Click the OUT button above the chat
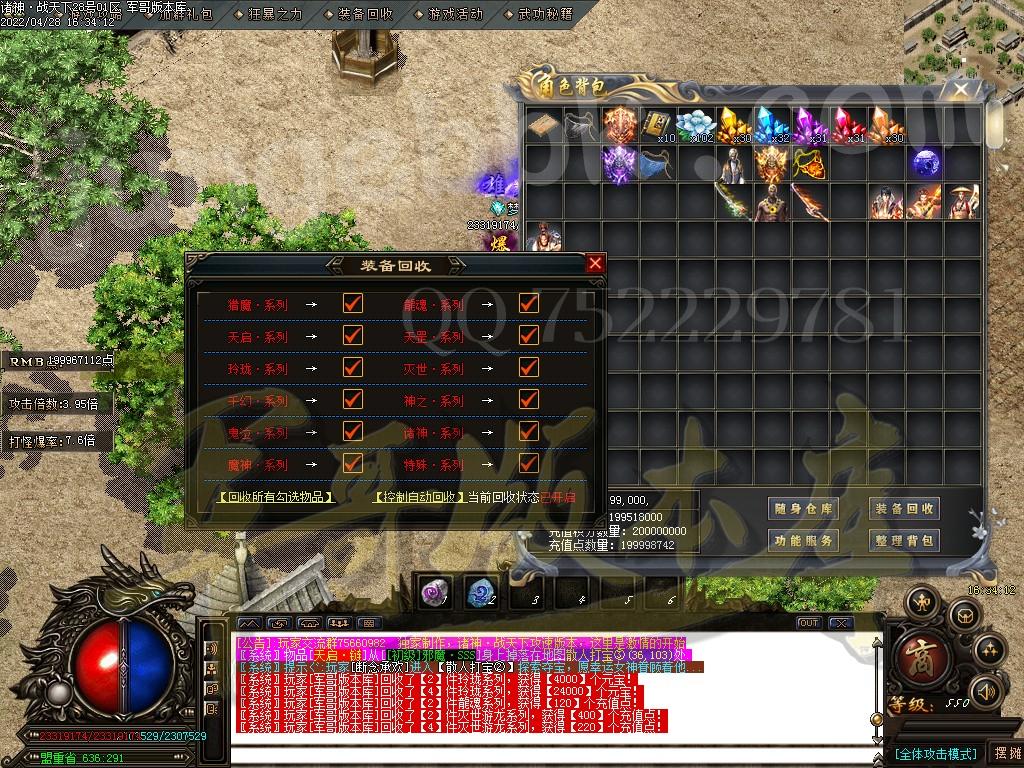 808,623
